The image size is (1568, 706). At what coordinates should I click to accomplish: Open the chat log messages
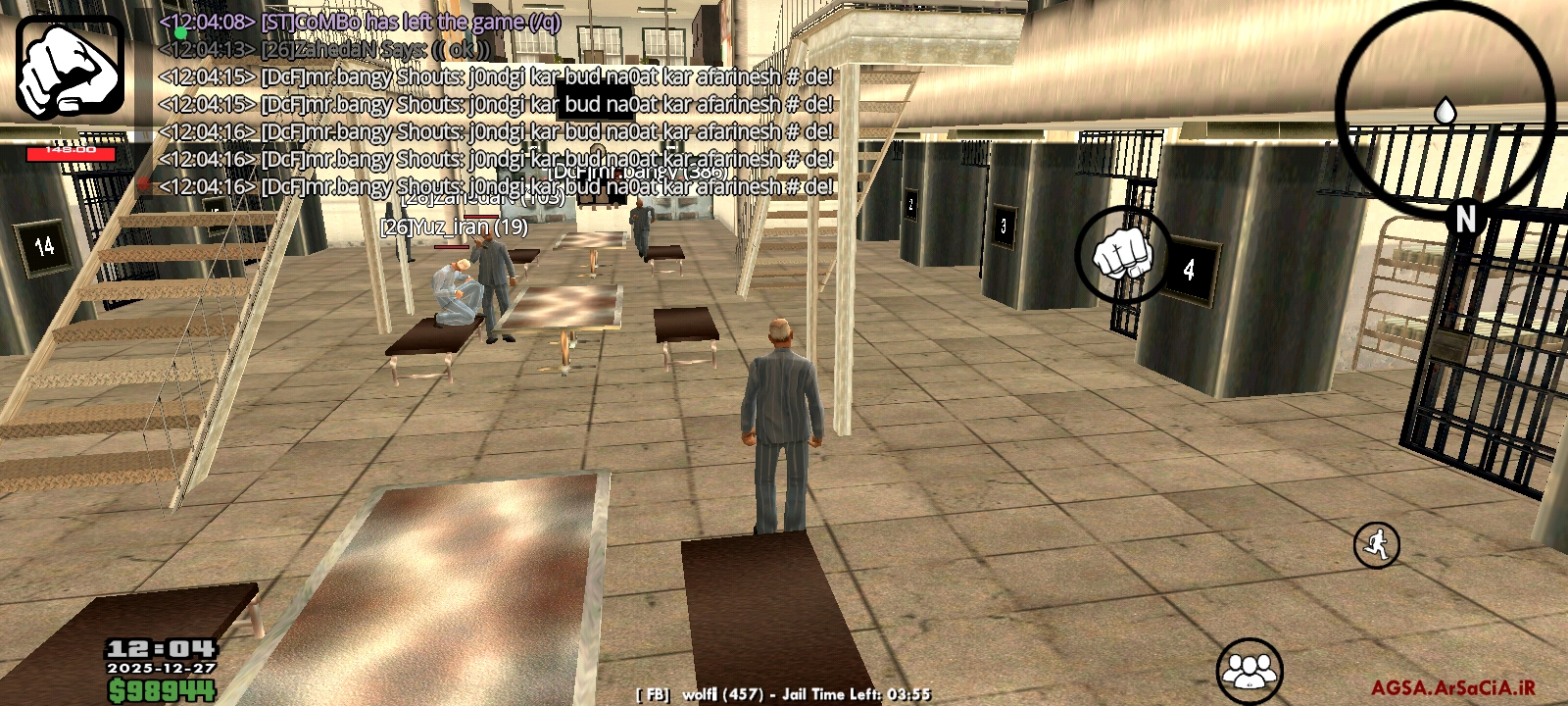pos(495,103)
